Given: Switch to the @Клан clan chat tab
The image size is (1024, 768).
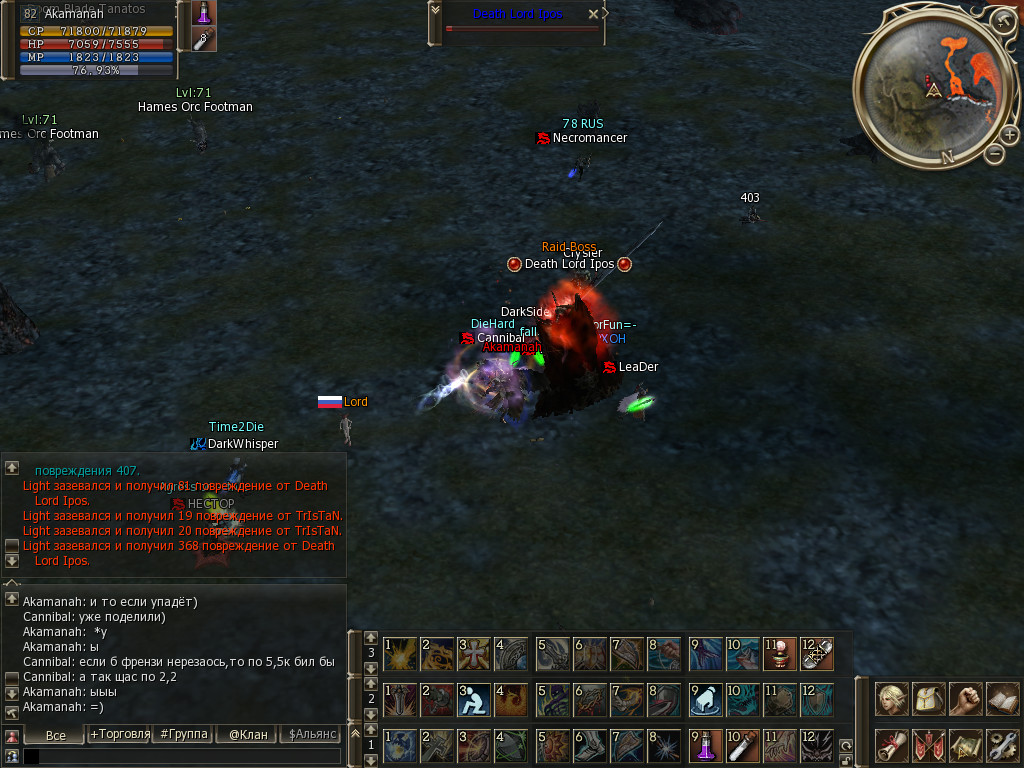Looking at the screenshot, I should point(247,735).
